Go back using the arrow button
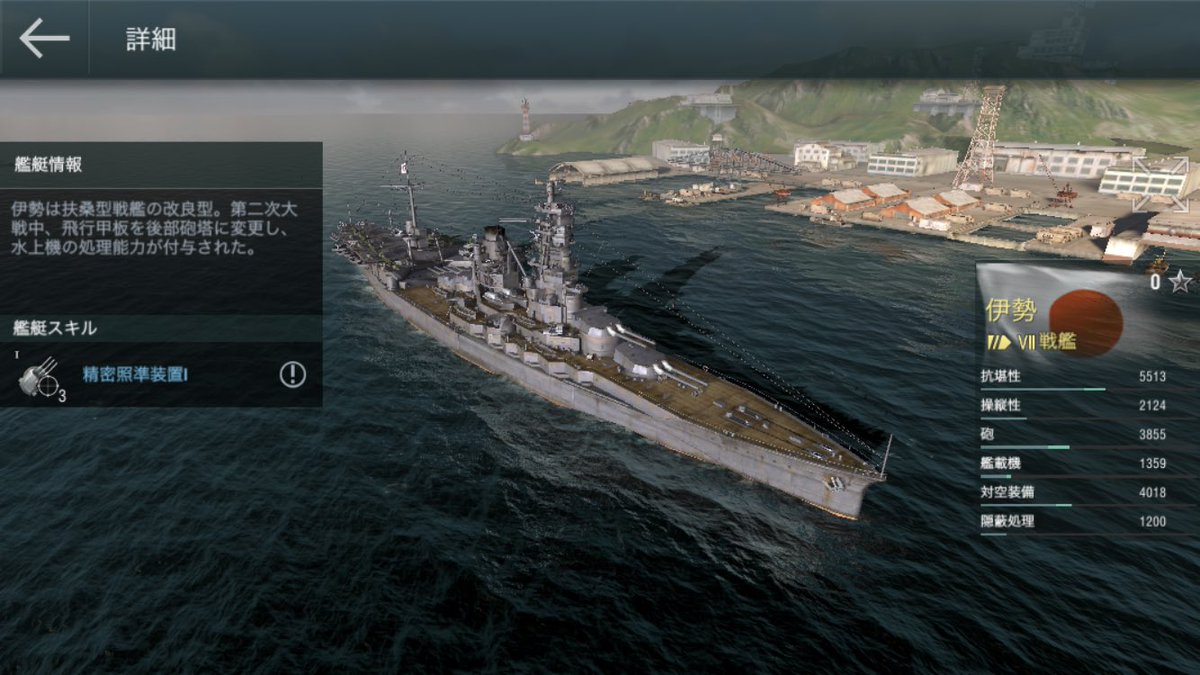 pos(44,39)
